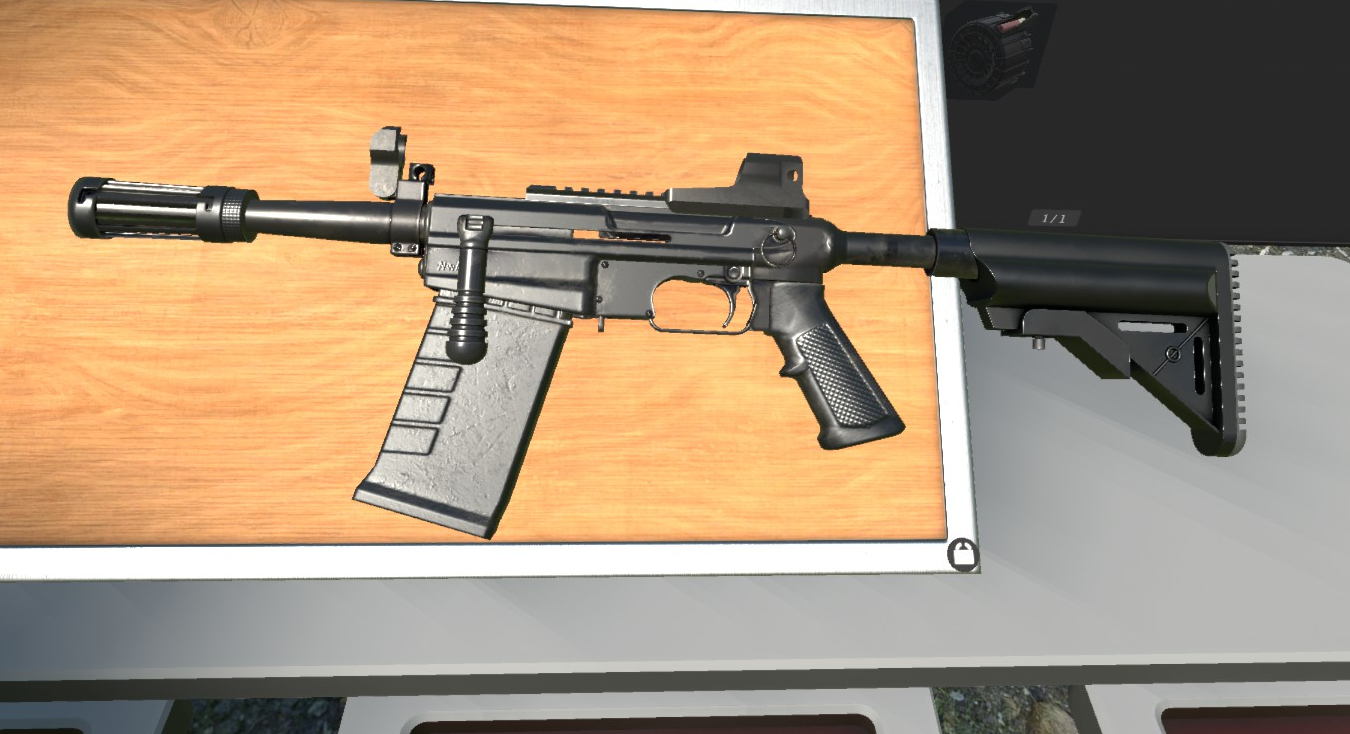
Task: Toggle the padlock icon on the tray corner
Action: 962,554
